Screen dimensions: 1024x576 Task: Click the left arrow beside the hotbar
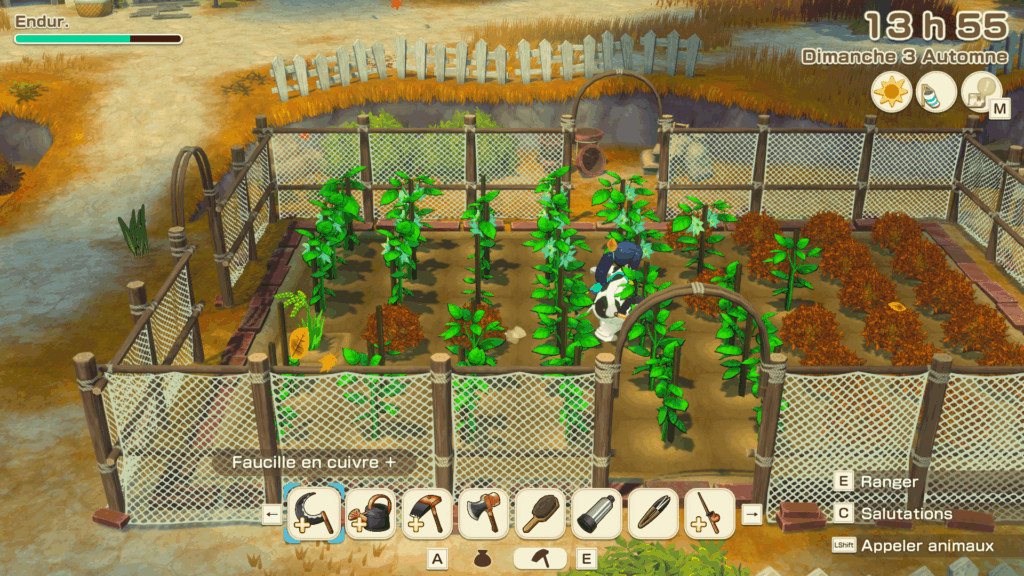point(272,515)
